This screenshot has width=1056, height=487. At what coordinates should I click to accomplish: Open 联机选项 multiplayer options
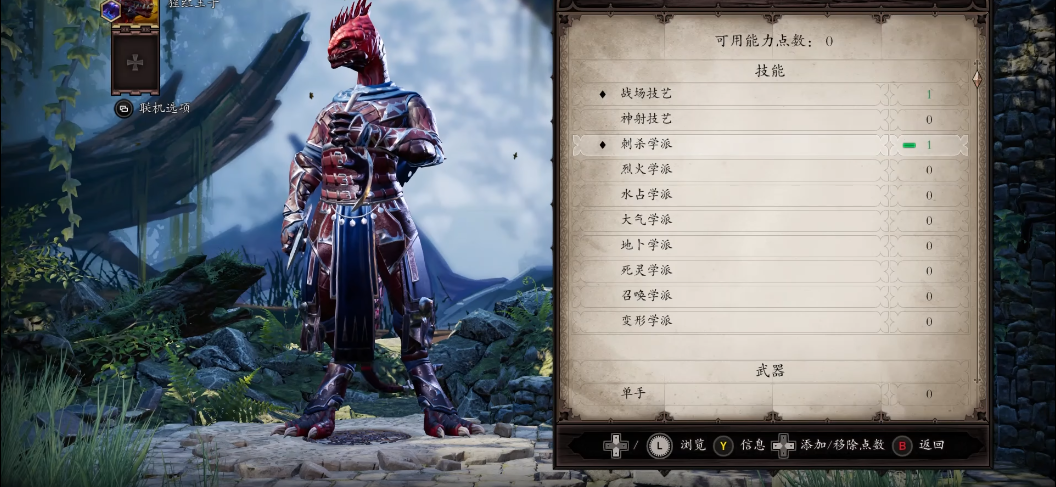(x=155, y=108)
